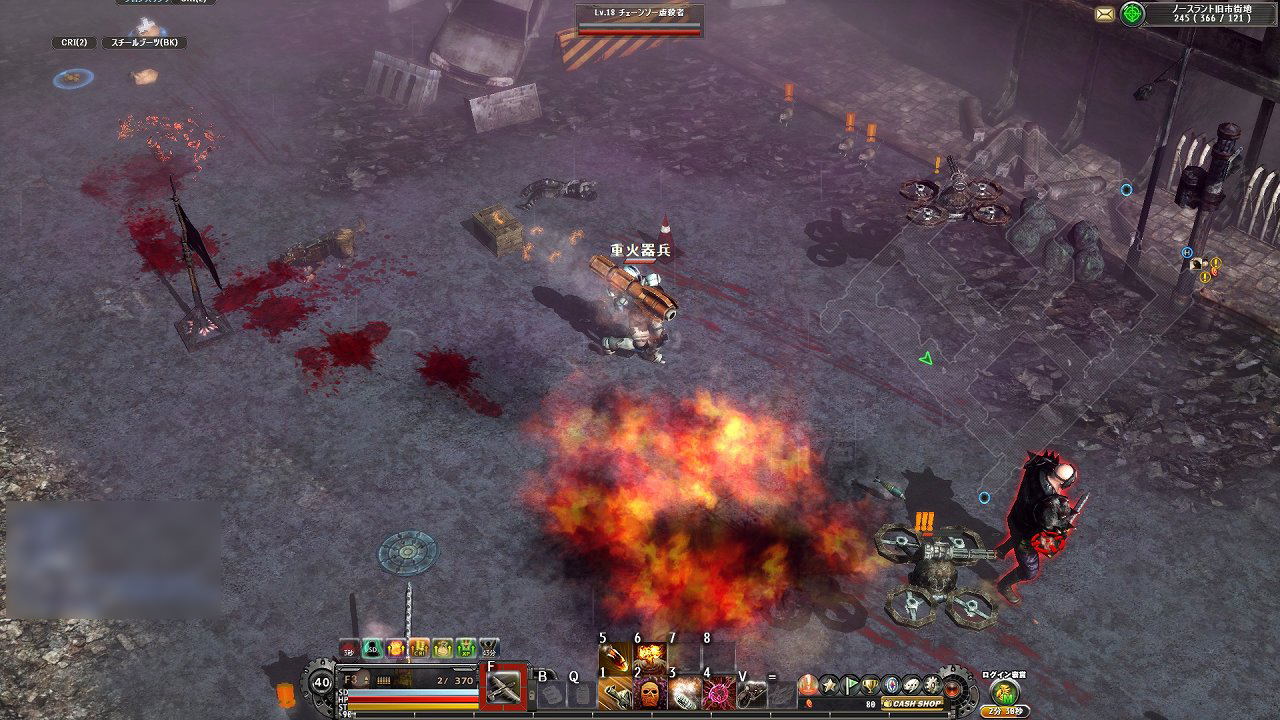1280x720 pixels.
Task: Select the blue emblem icon in the circular row
Action: pyautogui.click(x=888, y=684)
